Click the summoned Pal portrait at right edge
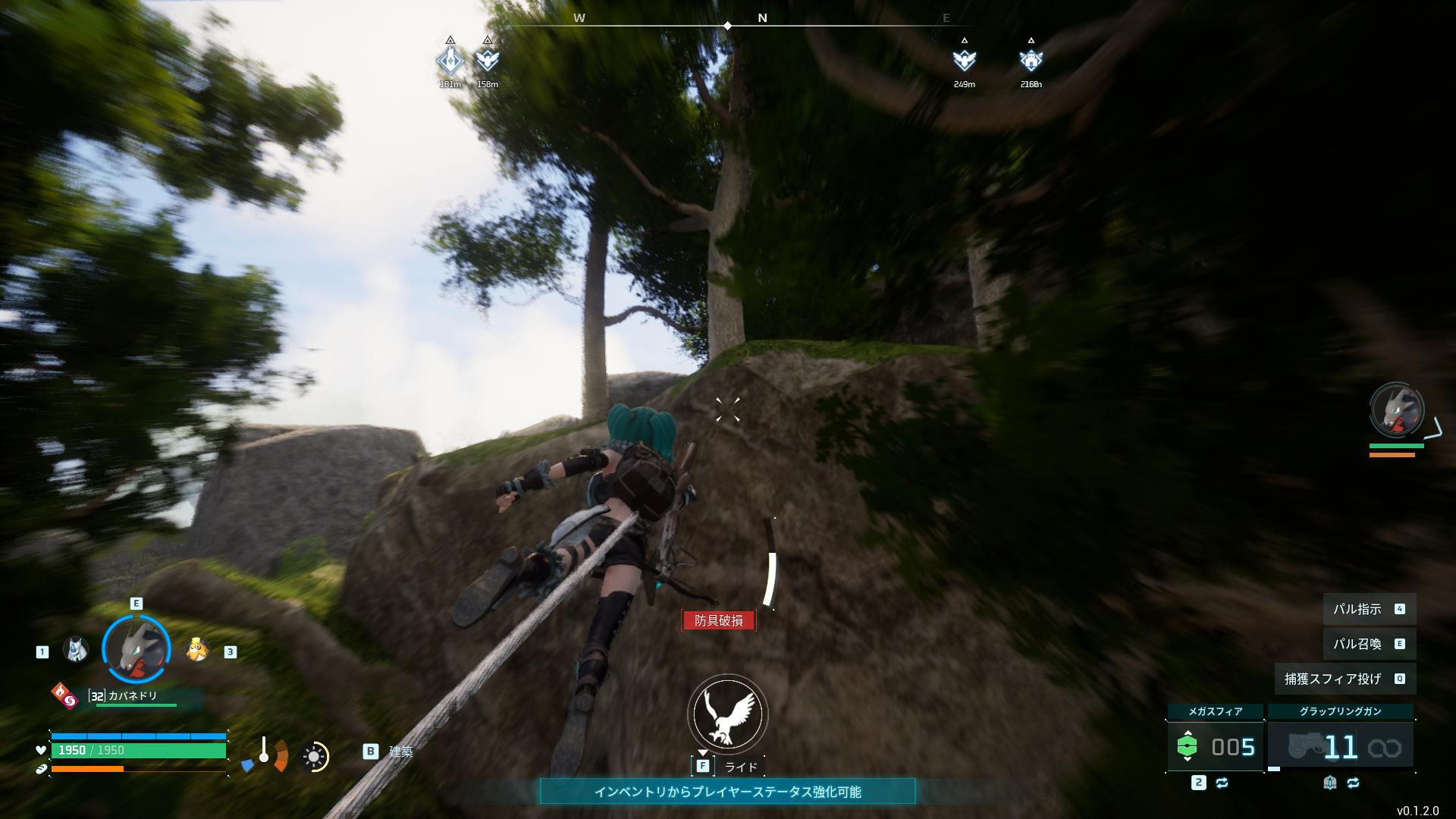 click(1397, 410)
